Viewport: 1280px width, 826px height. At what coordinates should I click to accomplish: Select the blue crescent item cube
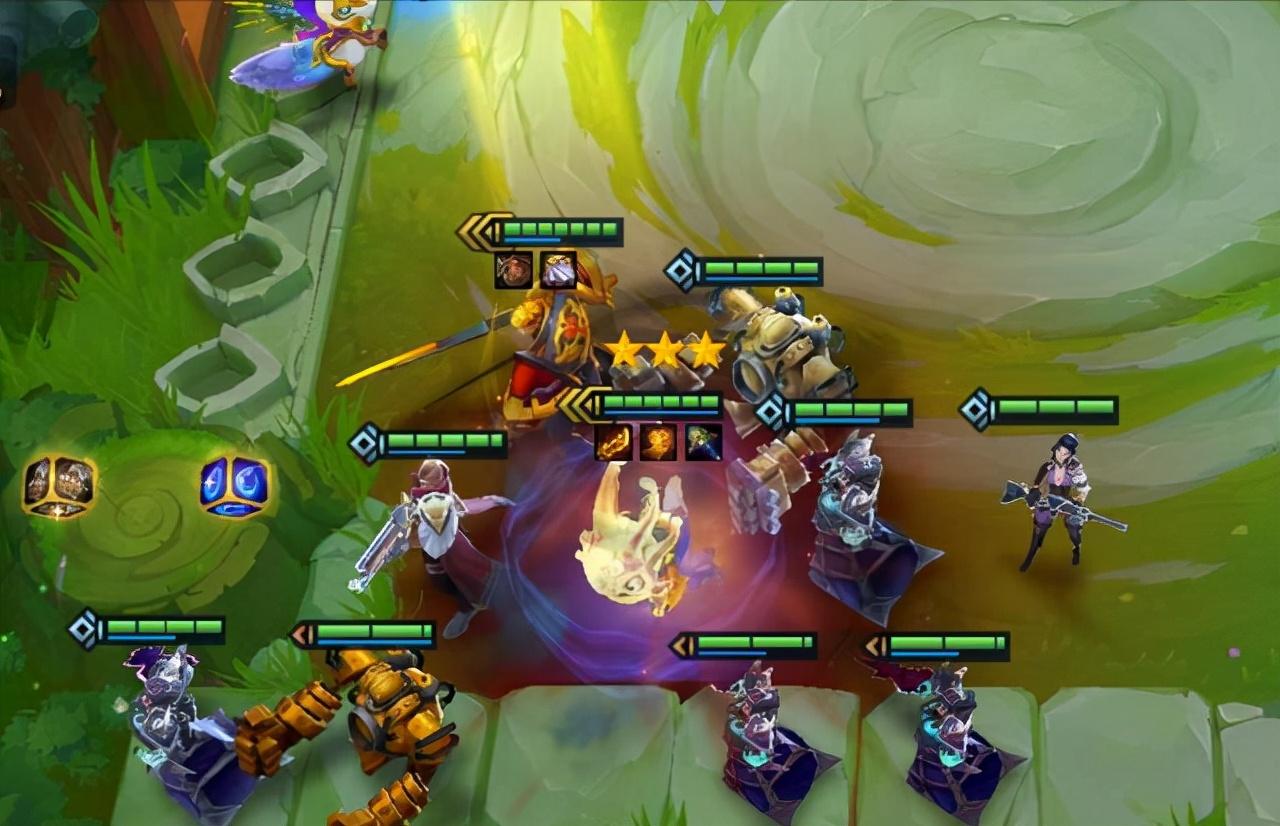click(234, 485)
